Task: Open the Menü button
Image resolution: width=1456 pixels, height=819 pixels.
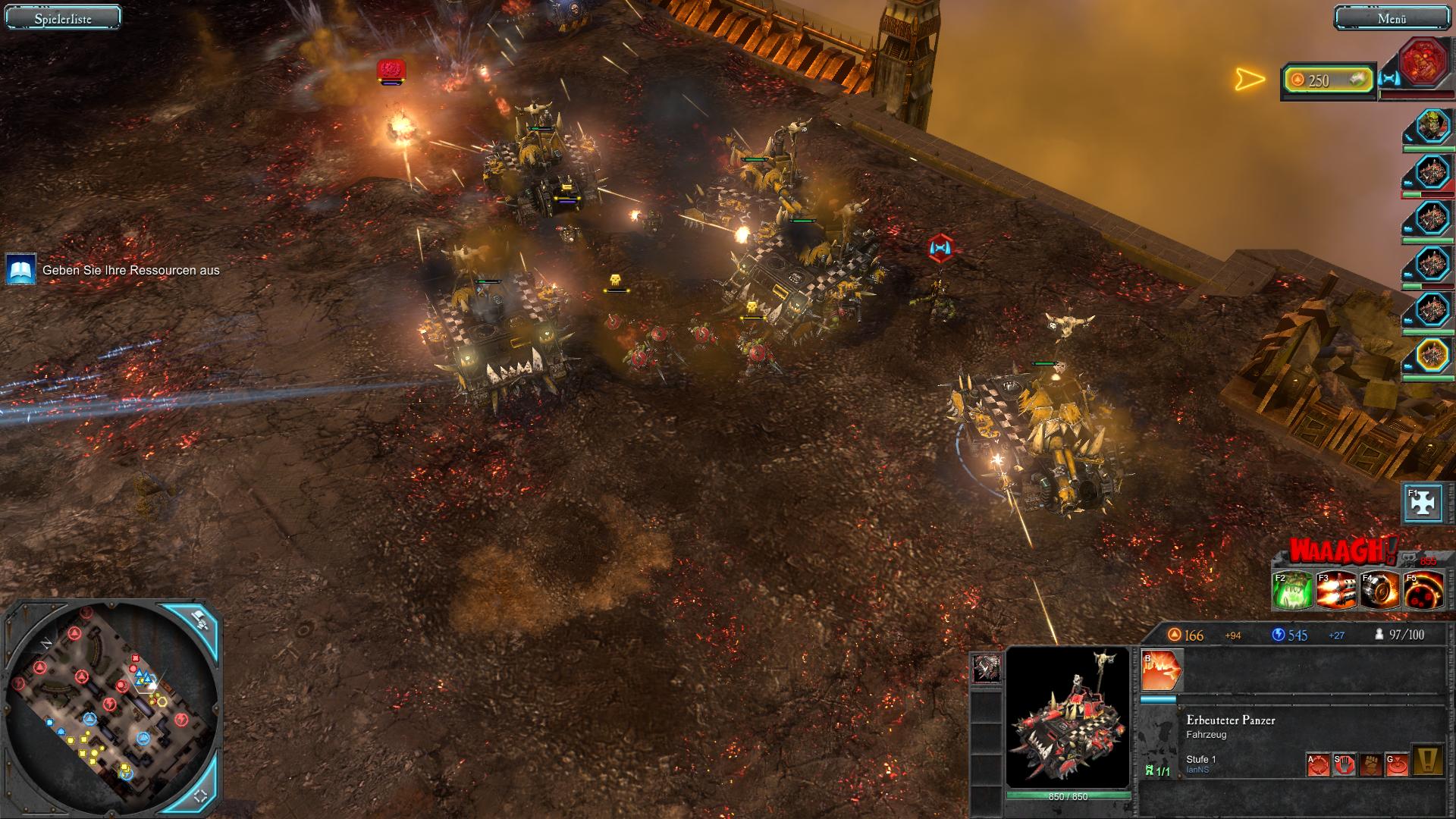Action: (1391, 18)
